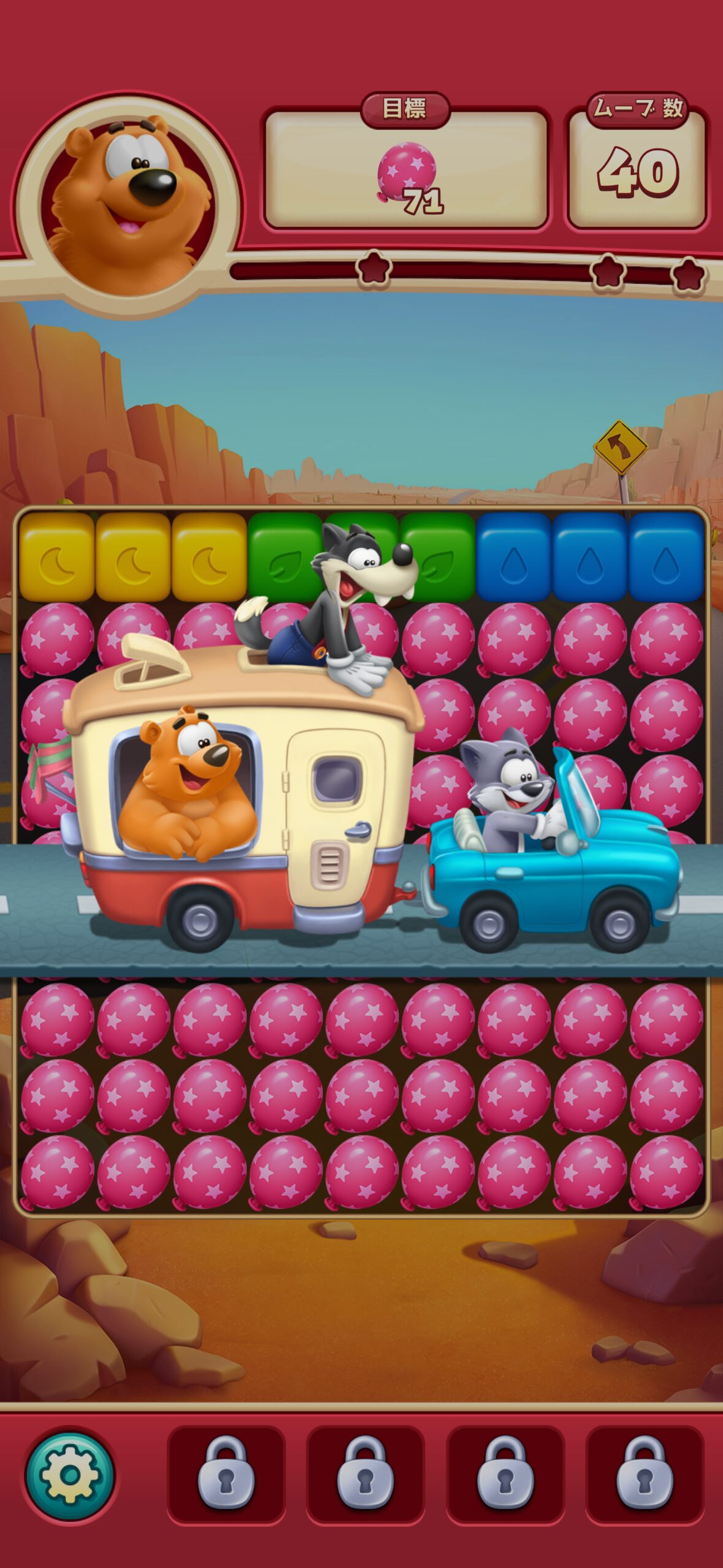This screenshot has width=723, height=1568.
Task: Tap a blue water drop cube
Action: click(x=590, y=558)
